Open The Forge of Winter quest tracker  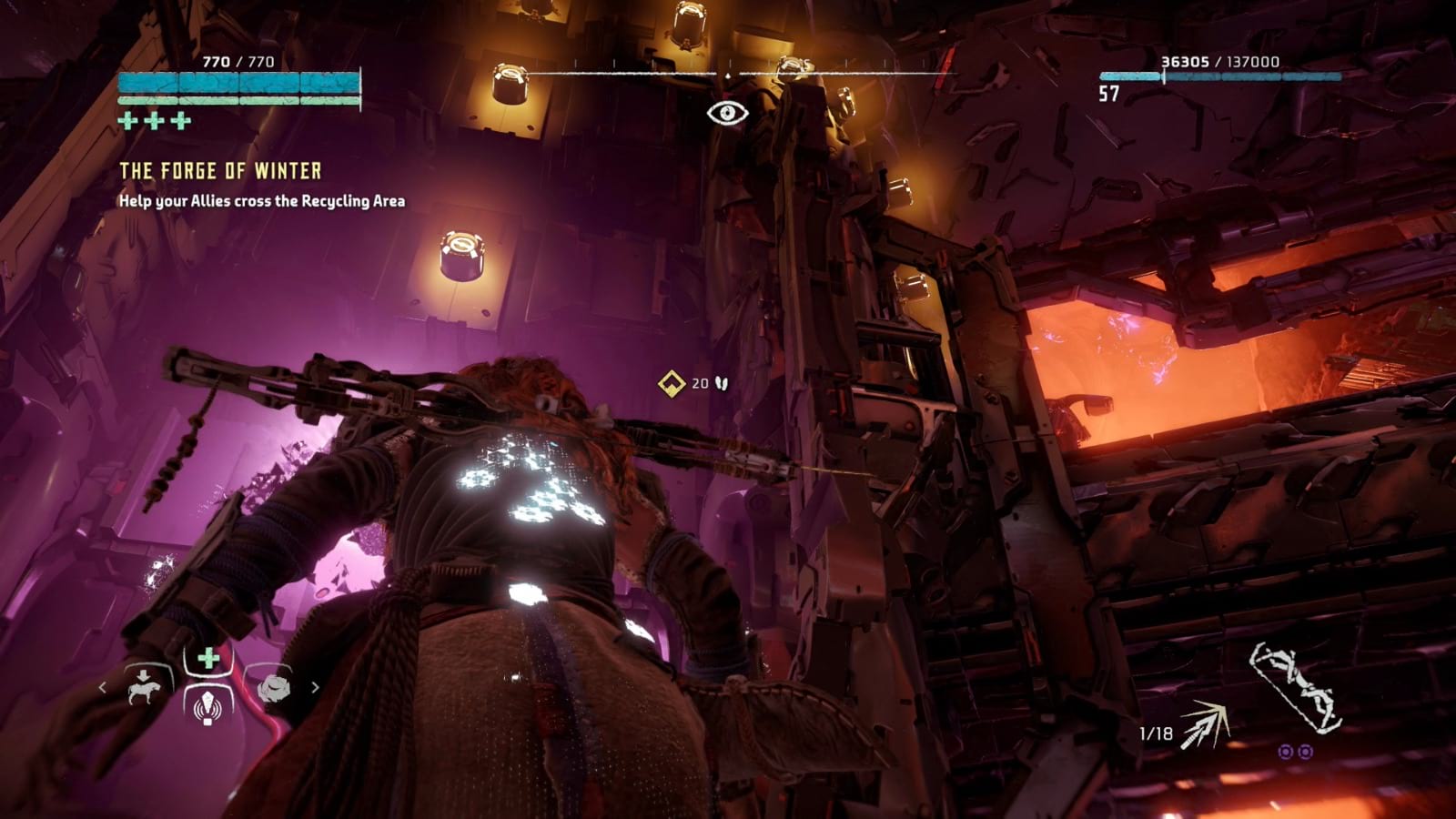pos(220,171)
